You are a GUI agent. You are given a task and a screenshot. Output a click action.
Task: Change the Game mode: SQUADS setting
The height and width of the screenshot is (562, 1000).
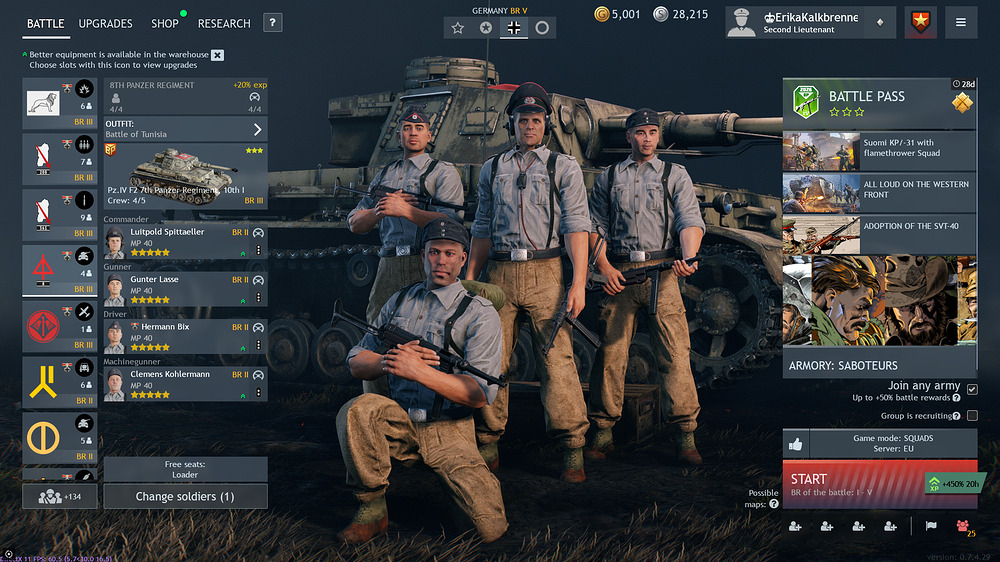(x=892, y=443)
